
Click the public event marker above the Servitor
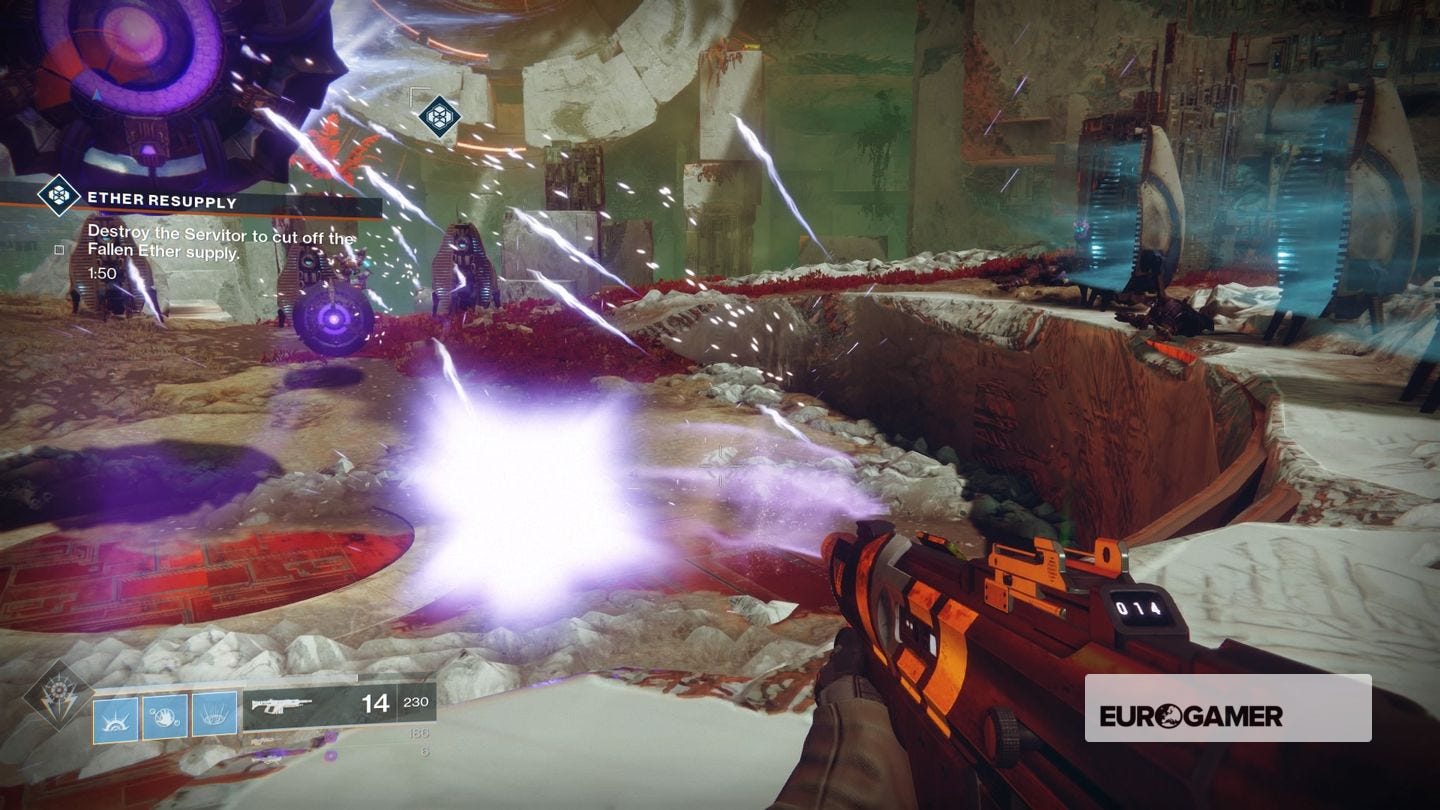[x=439, y=115]
